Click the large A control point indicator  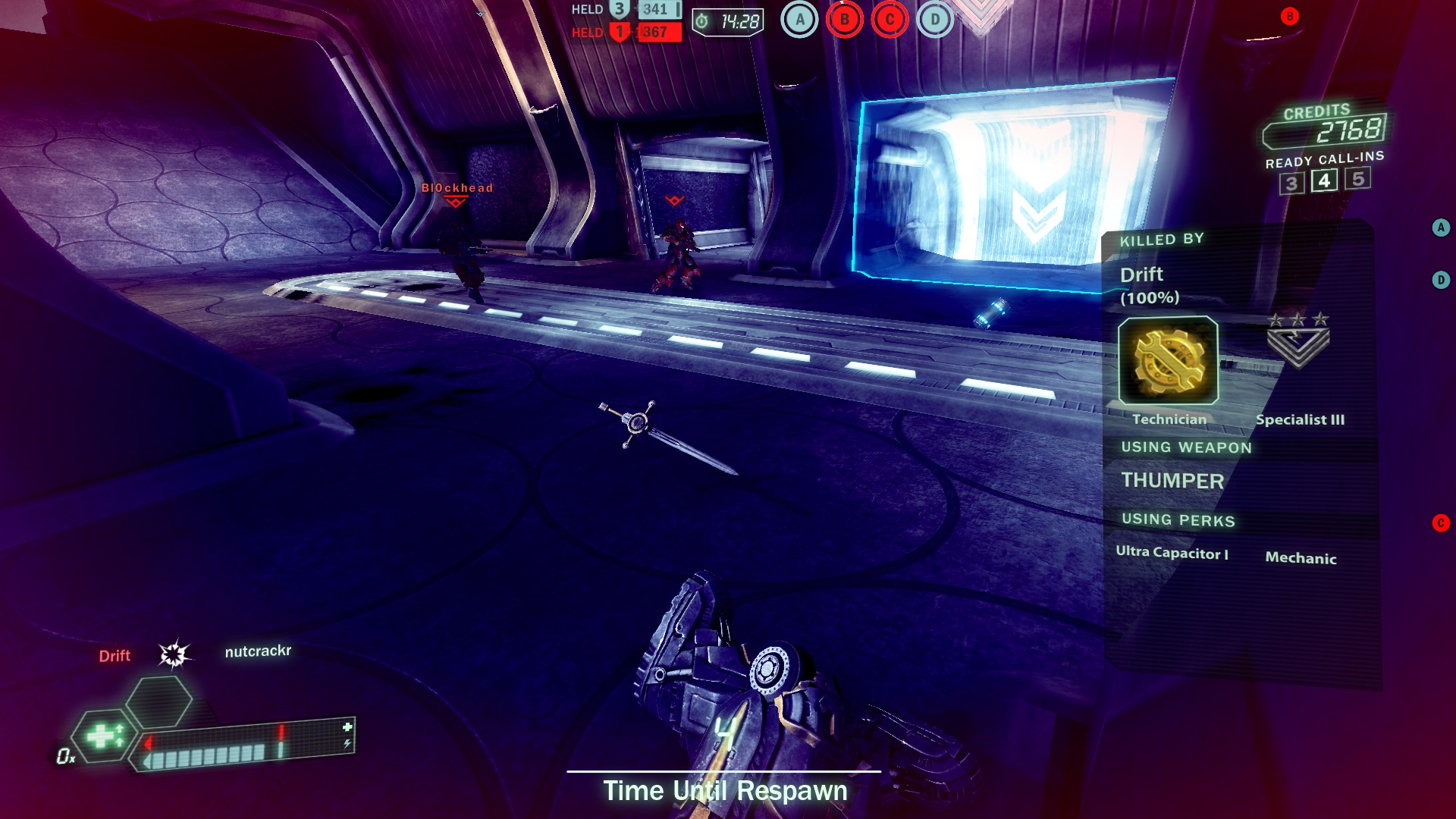click(x=799, y=20)
